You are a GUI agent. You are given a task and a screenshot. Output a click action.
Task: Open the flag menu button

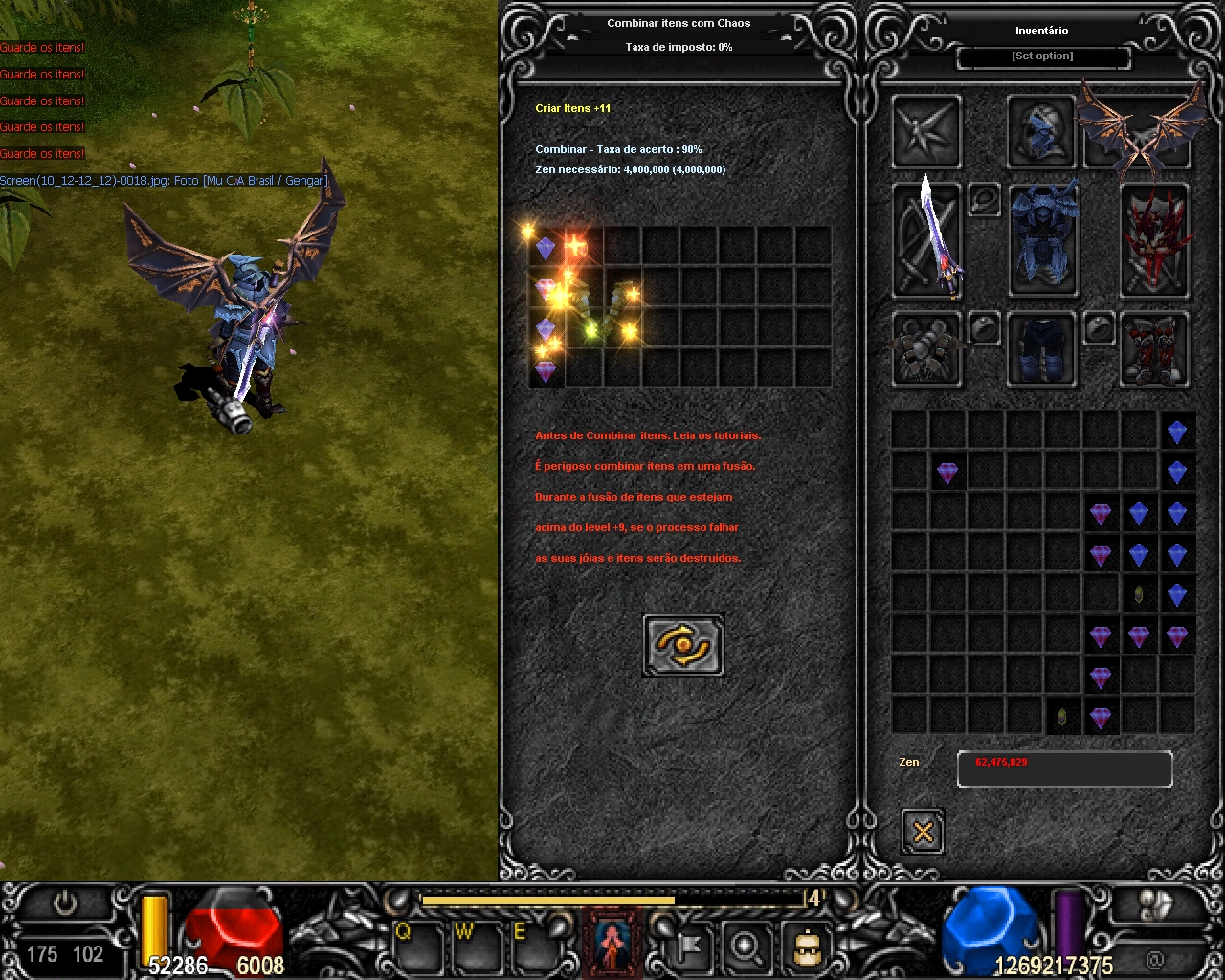tap(689, 947)
